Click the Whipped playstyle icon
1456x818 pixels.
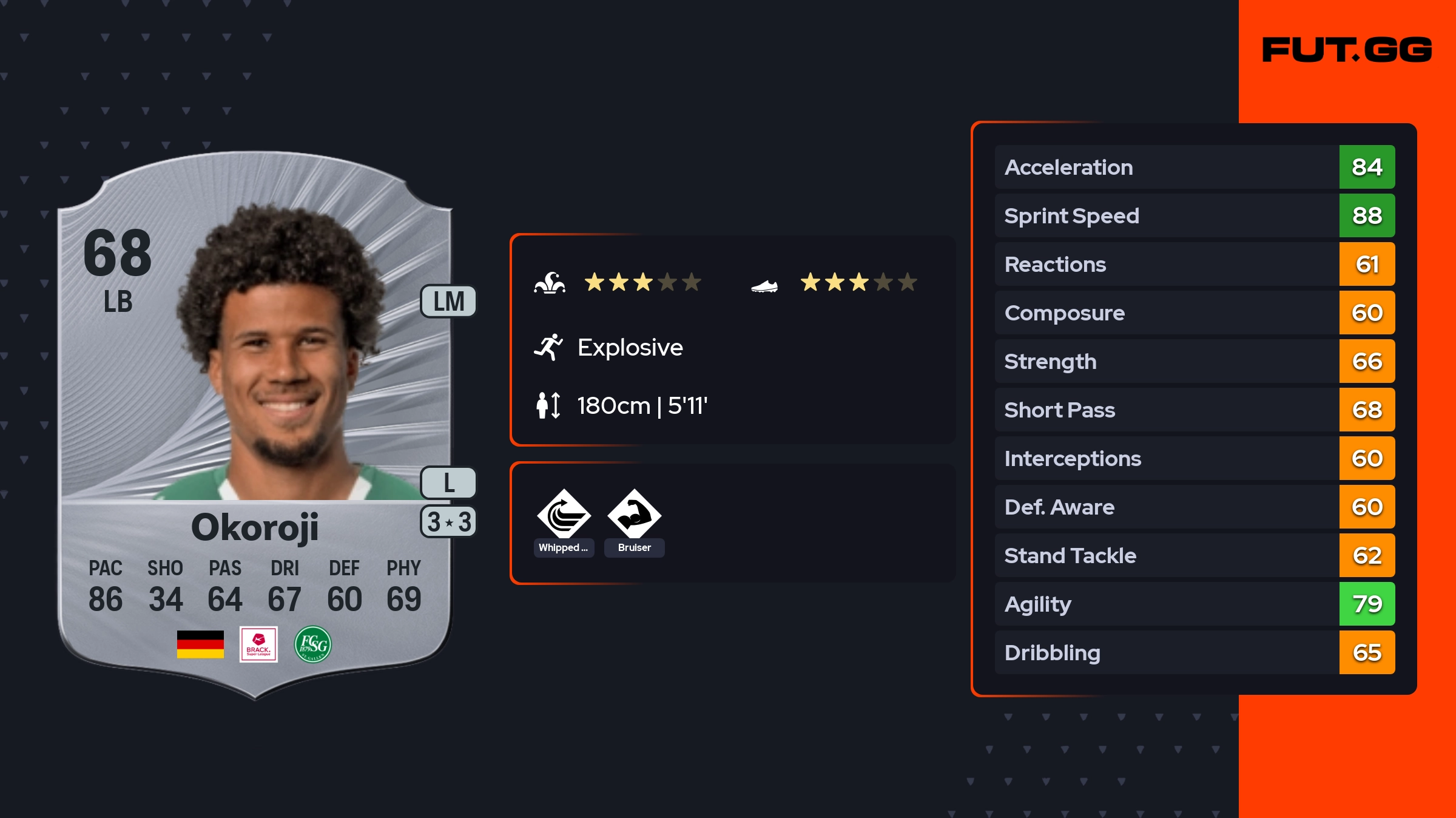pos(564,515)
